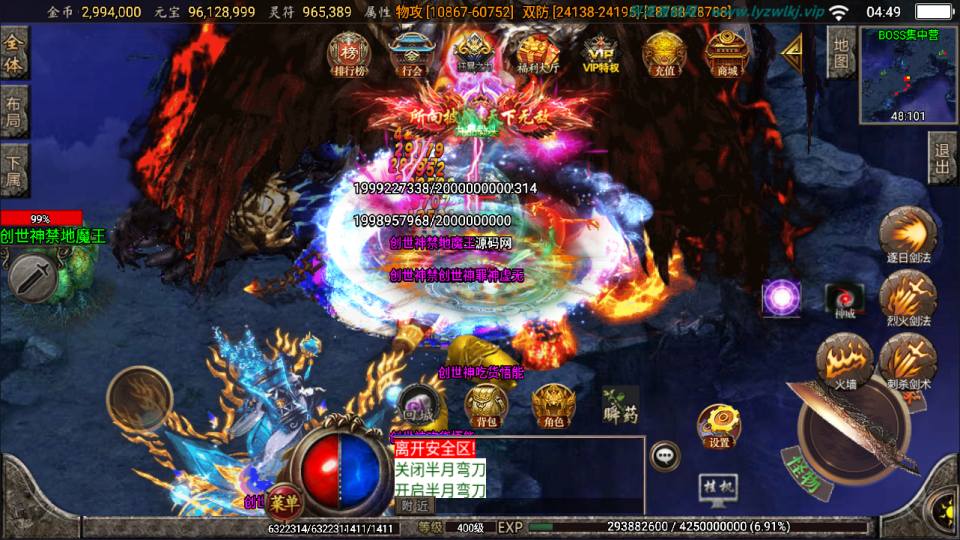Activate the 烈火剑法 skill

[907, 297]
